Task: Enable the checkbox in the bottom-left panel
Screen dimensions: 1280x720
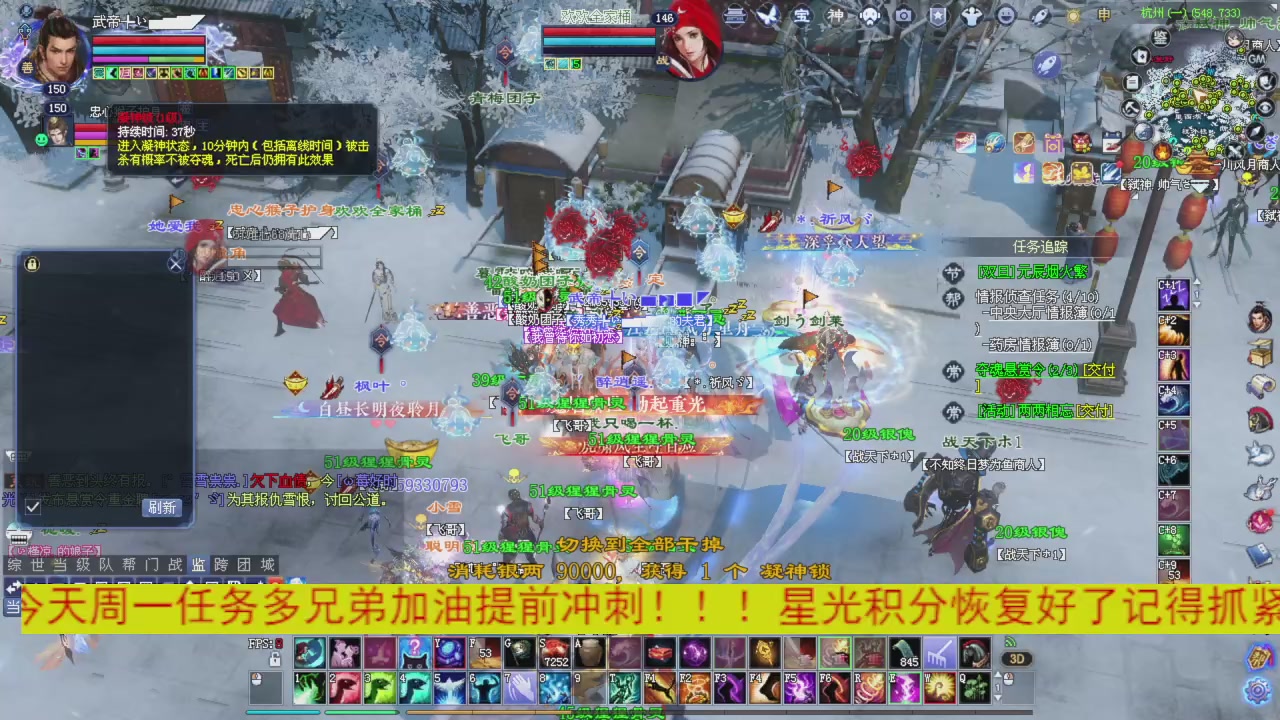Action: tap(33, 506)
